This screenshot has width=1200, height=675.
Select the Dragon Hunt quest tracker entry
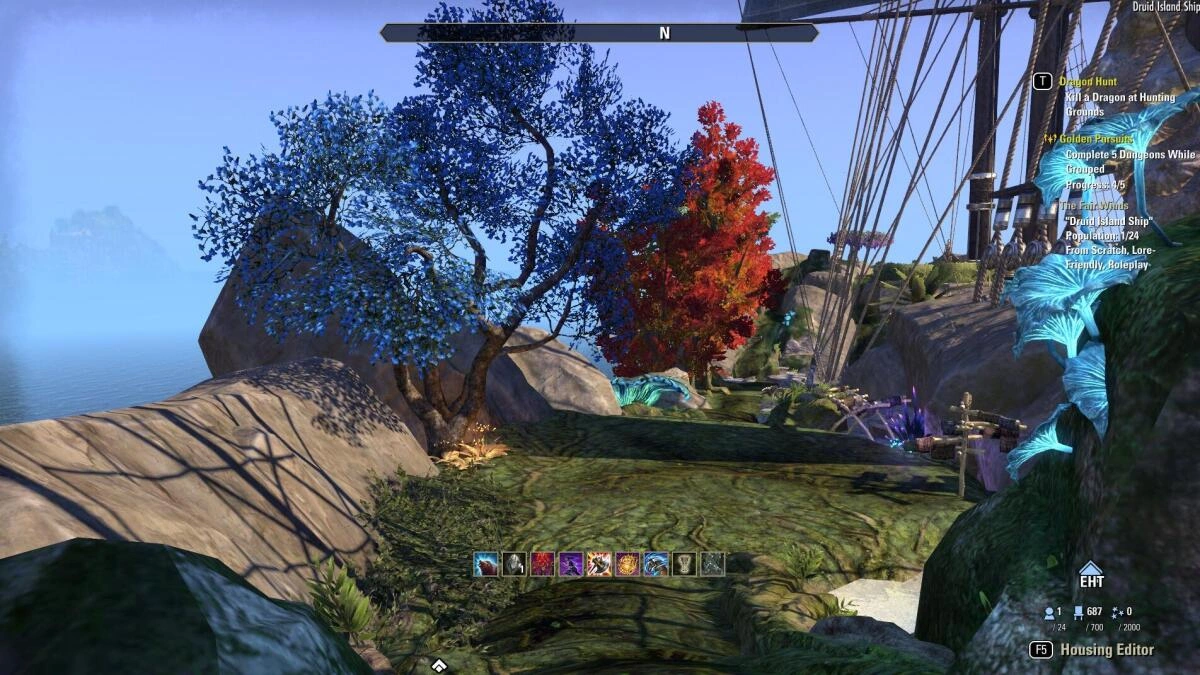(1091, 82)
